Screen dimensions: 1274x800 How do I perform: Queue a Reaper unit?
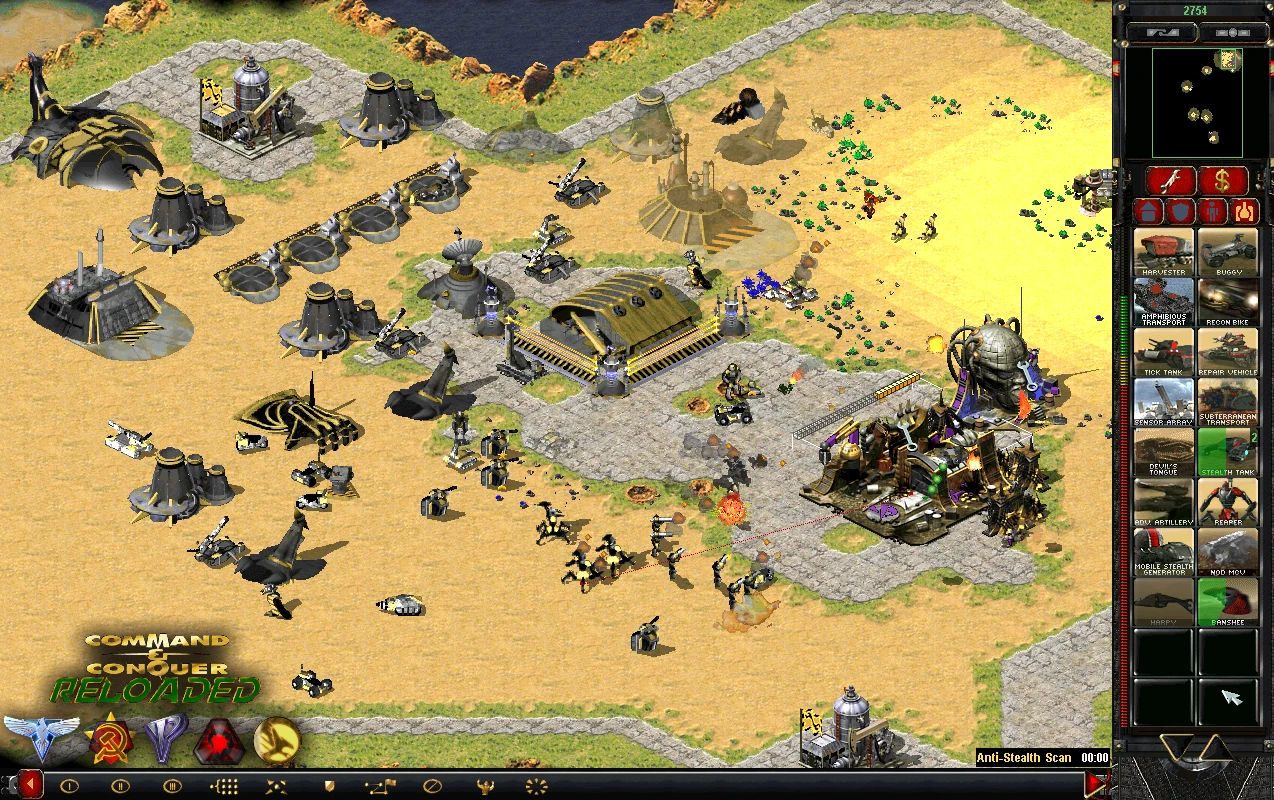[1228, 502]
